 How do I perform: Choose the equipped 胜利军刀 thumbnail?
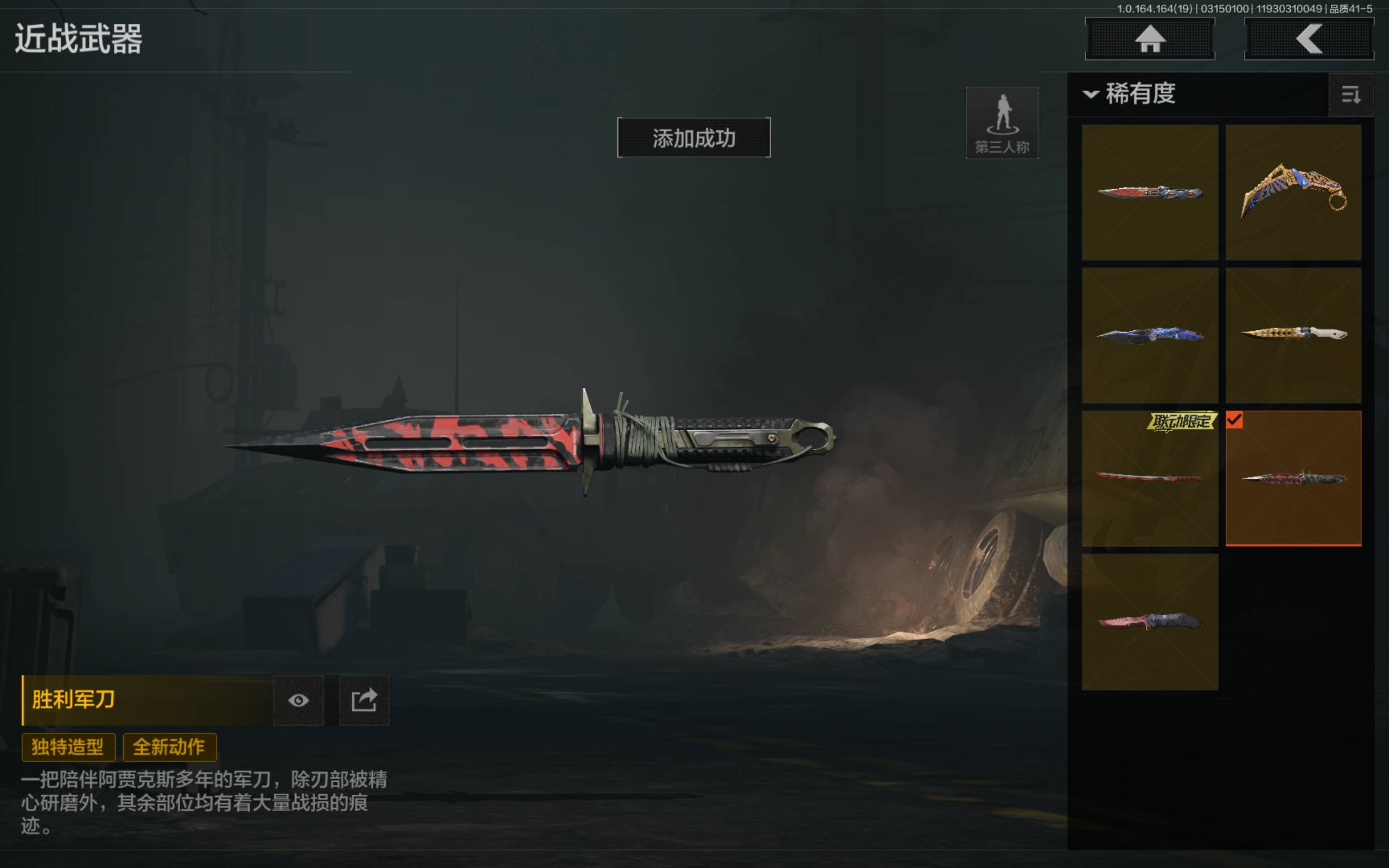click(1293, 478)
